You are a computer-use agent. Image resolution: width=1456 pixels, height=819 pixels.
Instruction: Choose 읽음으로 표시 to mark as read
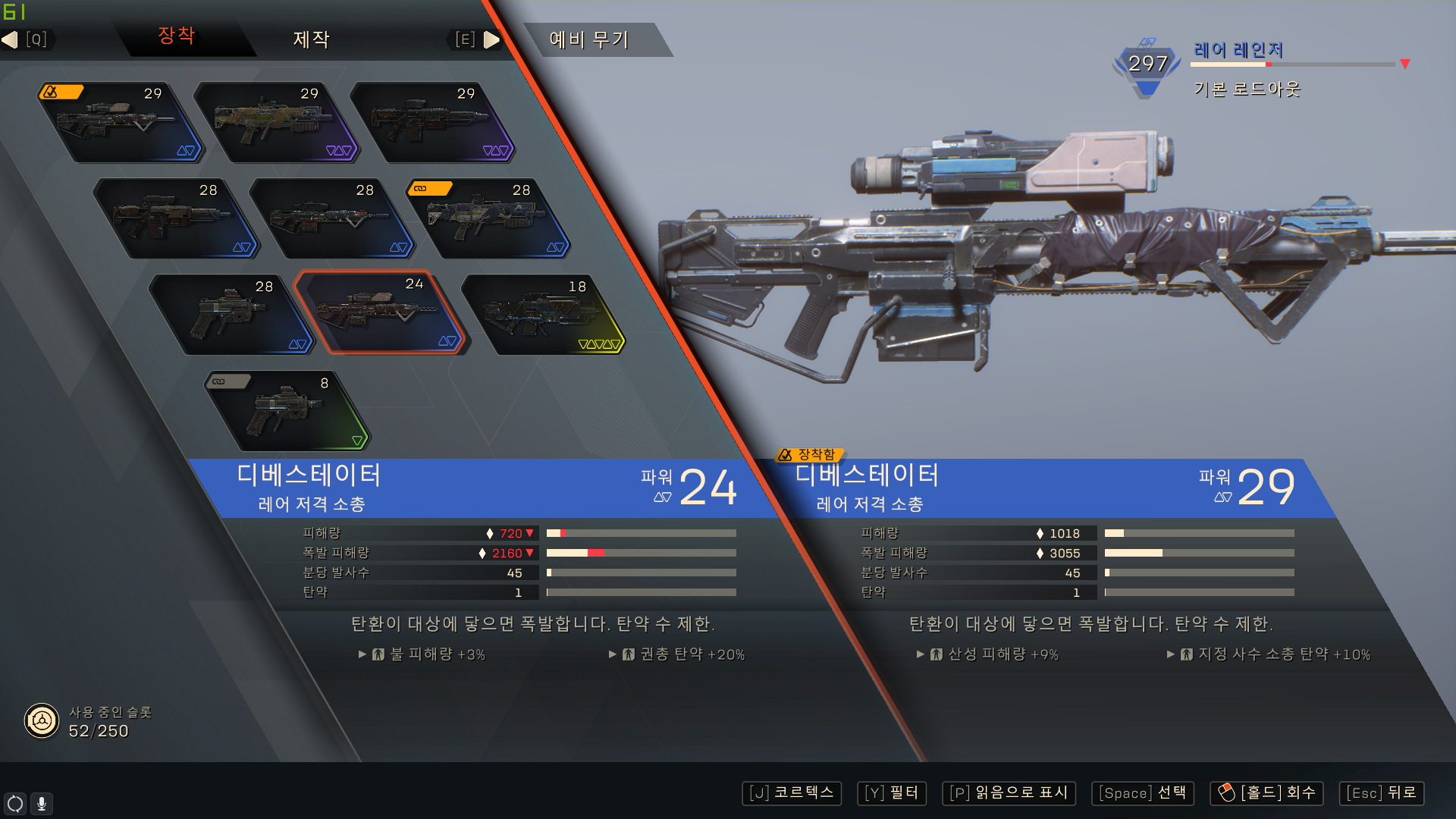point(1009,793)
